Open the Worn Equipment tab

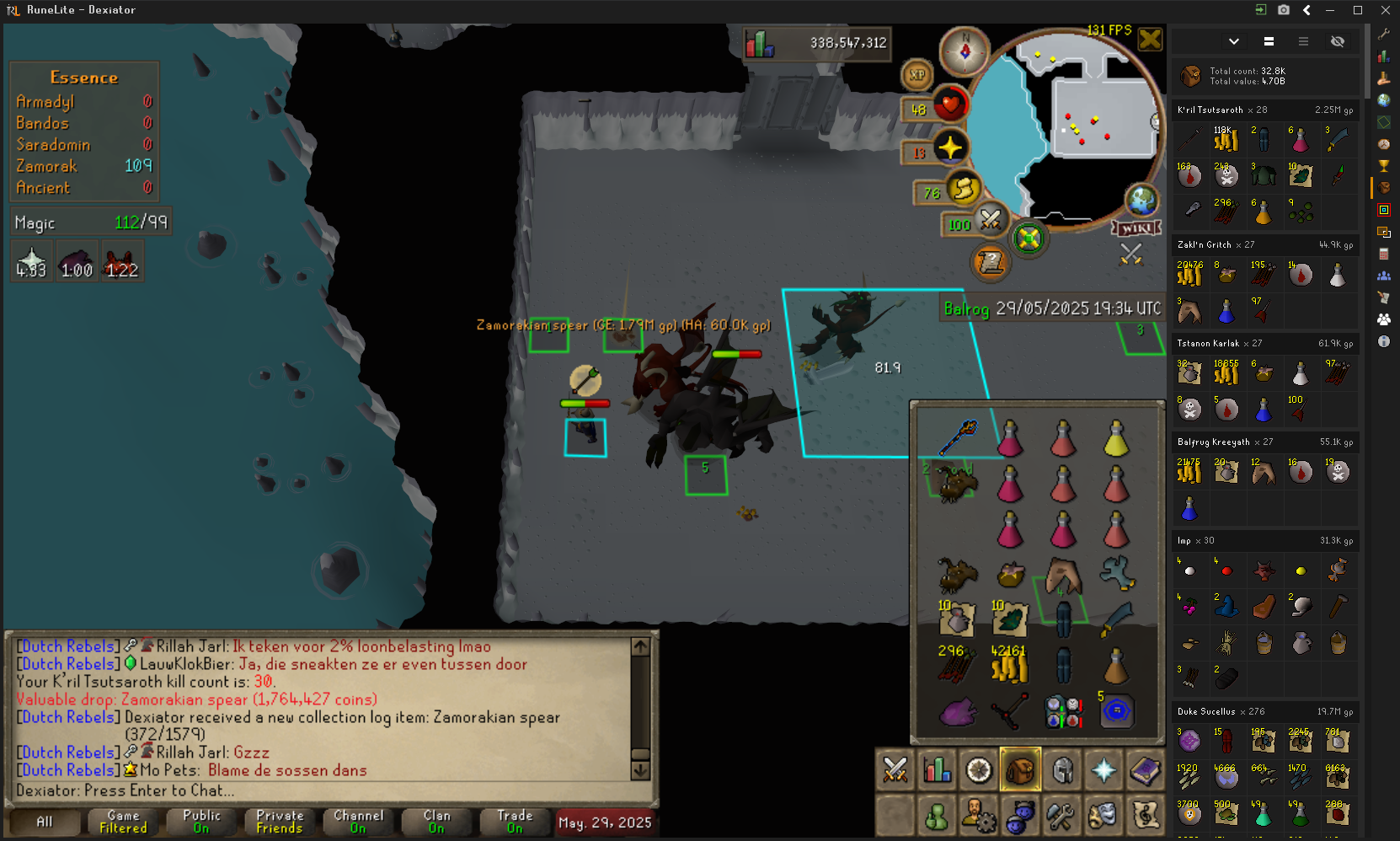pos(1062,769)
